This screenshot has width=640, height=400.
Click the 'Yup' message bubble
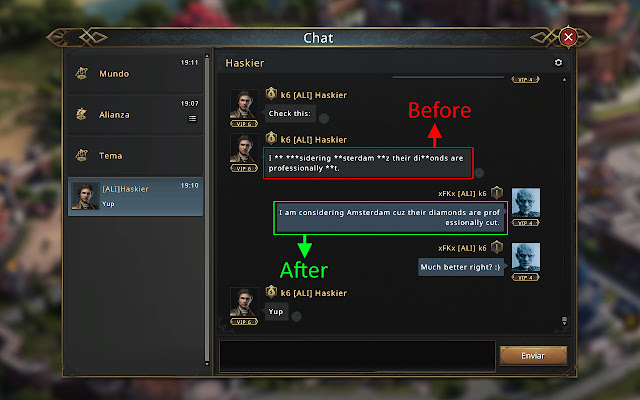(276, 311)
